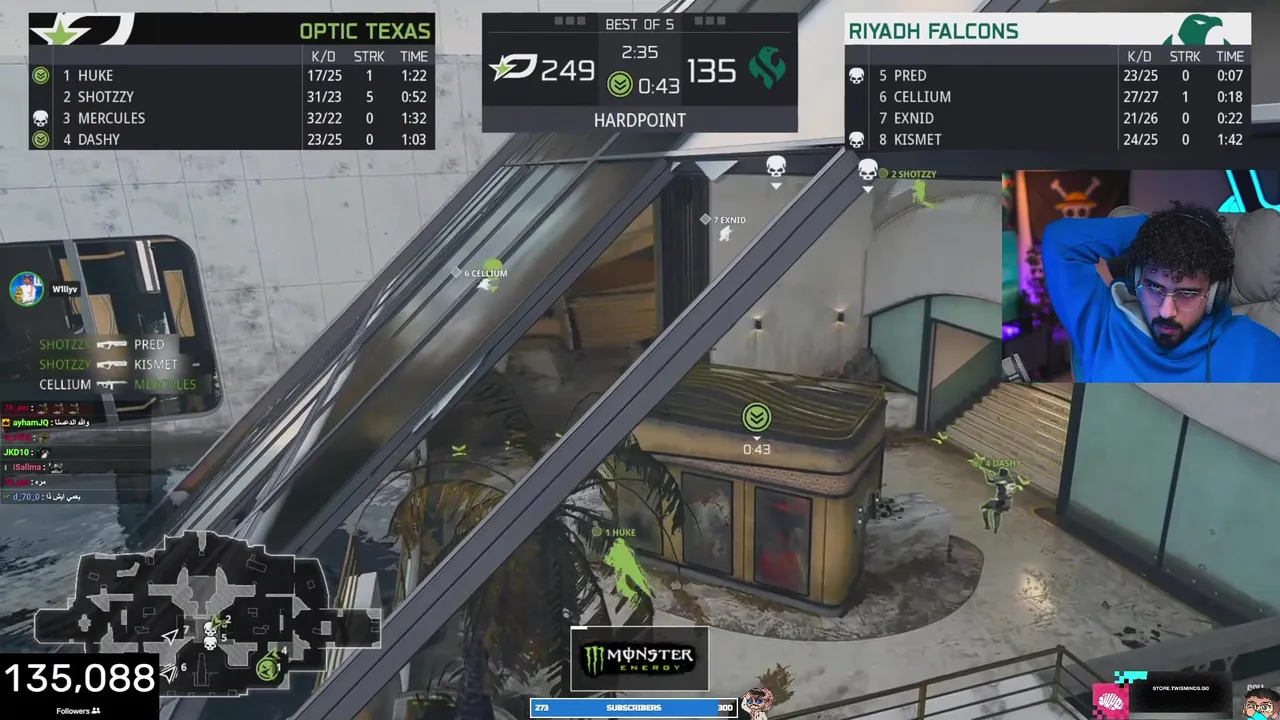Click the hardpoint objective marker showing 0:43
Screen dimensions: 1280x720
coord(756,418)
